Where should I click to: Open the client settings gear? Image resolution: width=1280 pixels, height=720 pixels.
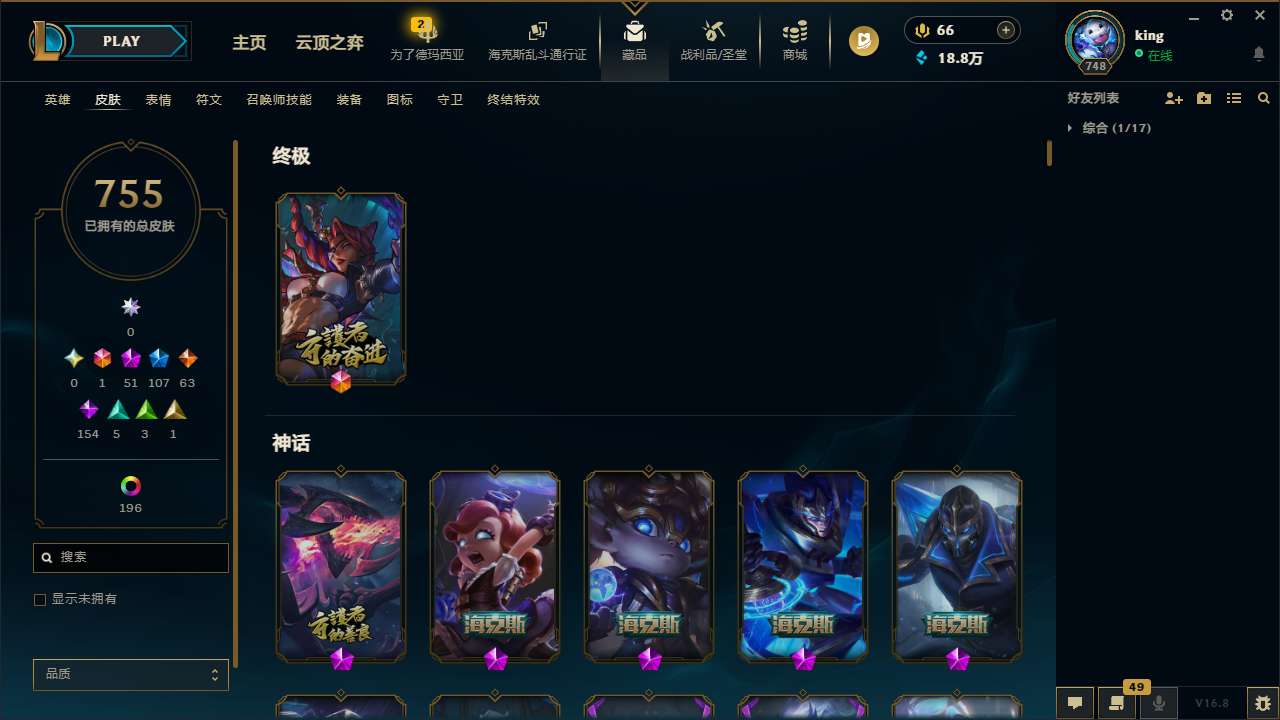point(1226,15)
